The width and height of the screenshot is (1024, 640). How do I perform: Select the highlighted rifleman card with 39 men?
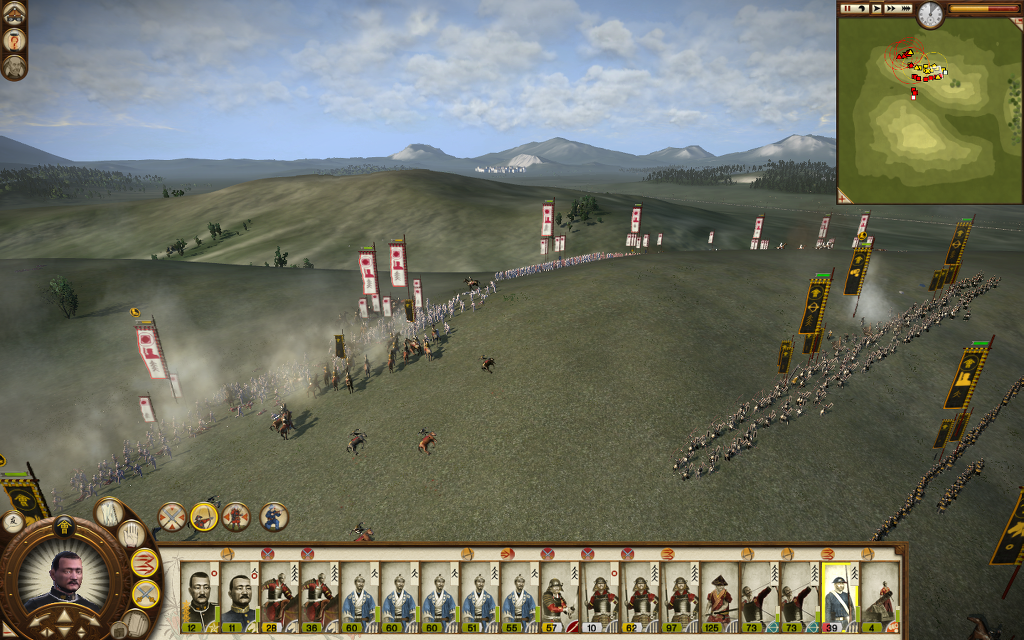click(836, 597)
